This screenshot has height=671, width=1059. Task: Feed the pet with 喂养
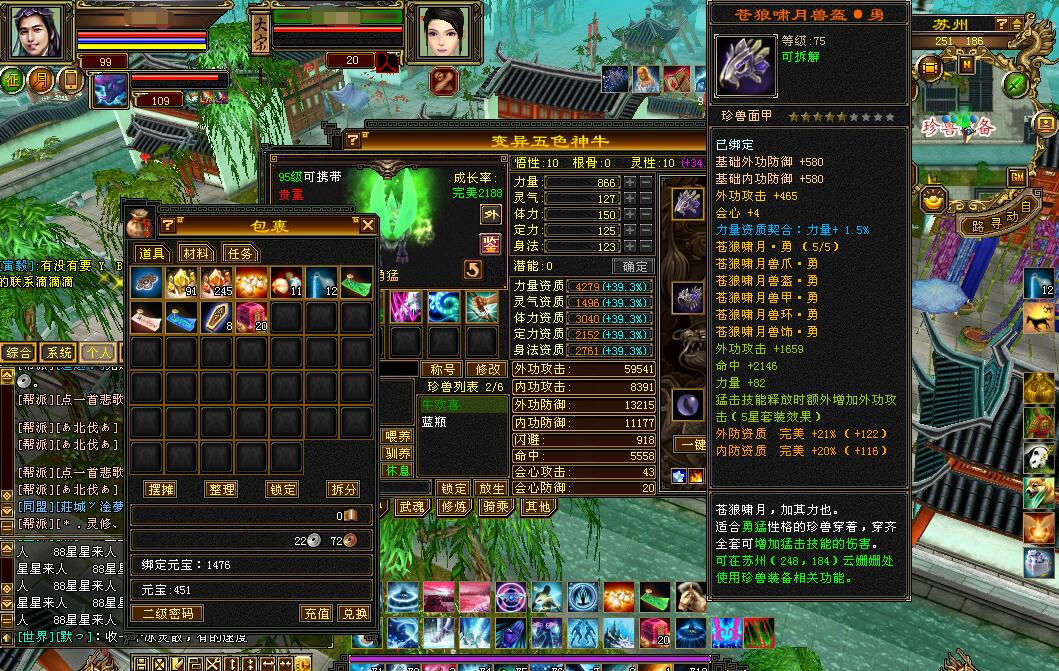click(398, 436)
